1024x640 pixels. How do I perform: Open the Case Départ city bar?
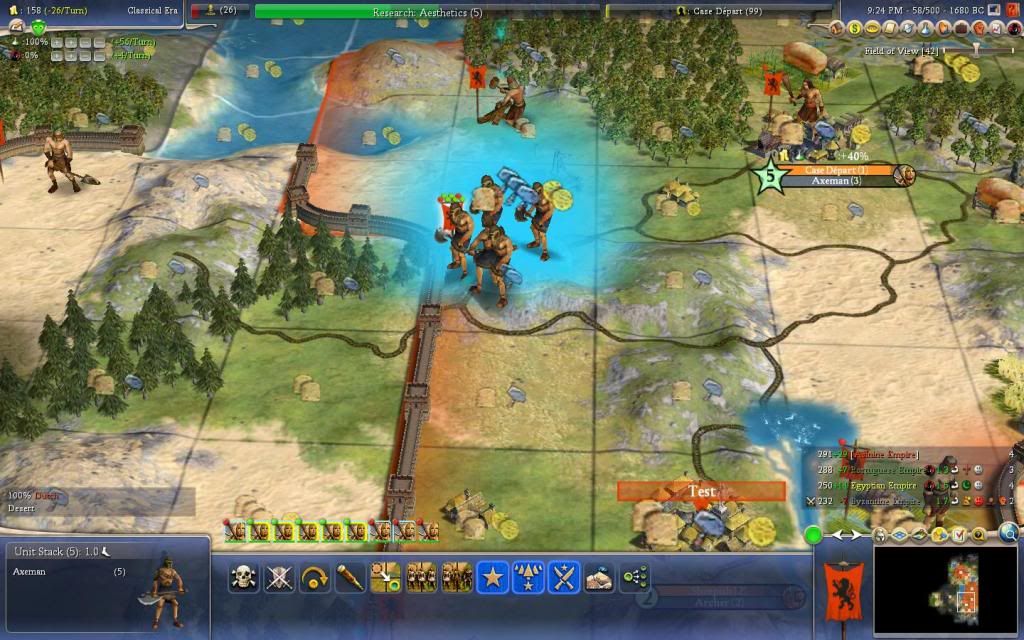click(x=836, y=170)
